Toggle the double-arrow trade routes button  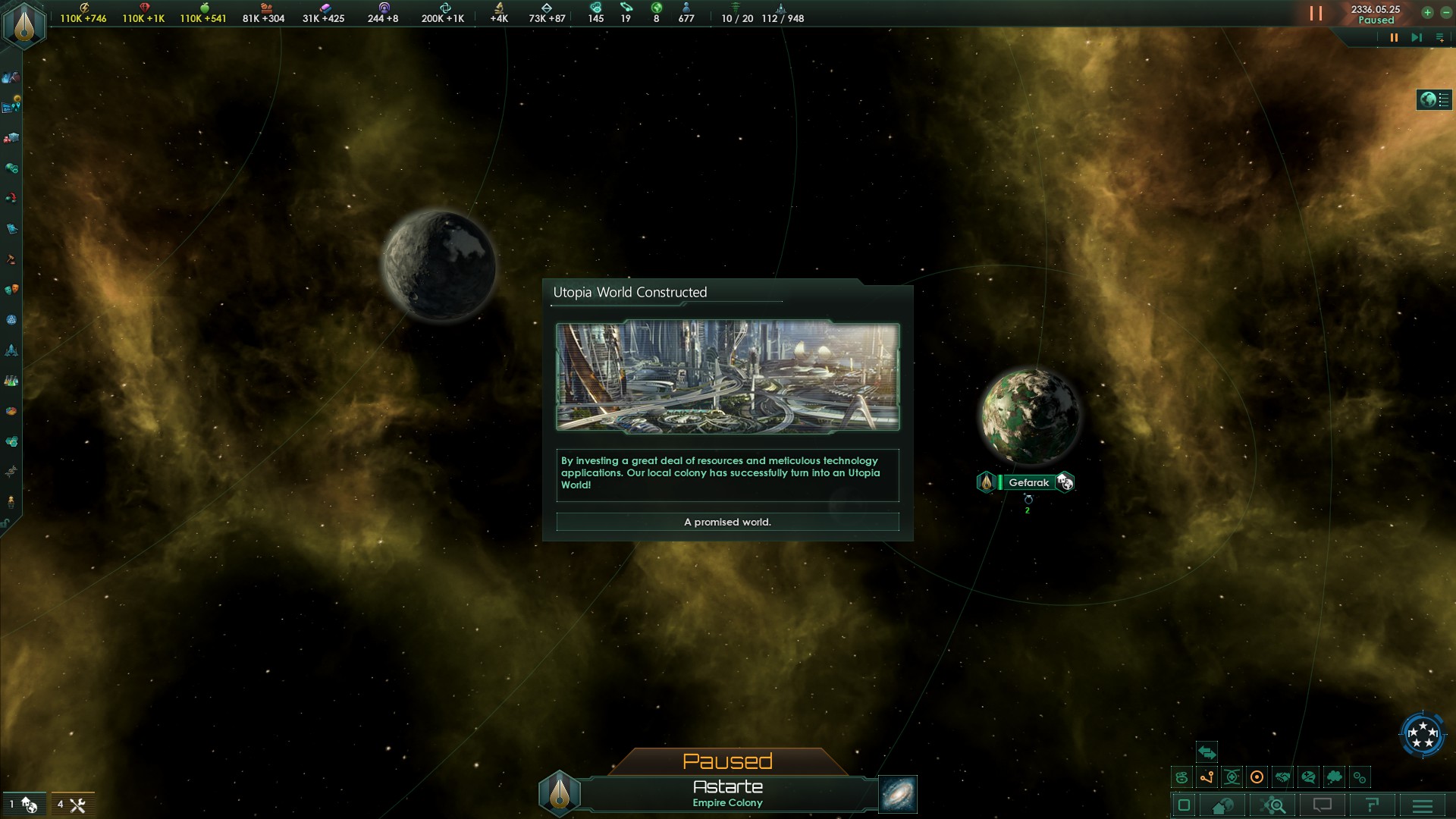1207,752
